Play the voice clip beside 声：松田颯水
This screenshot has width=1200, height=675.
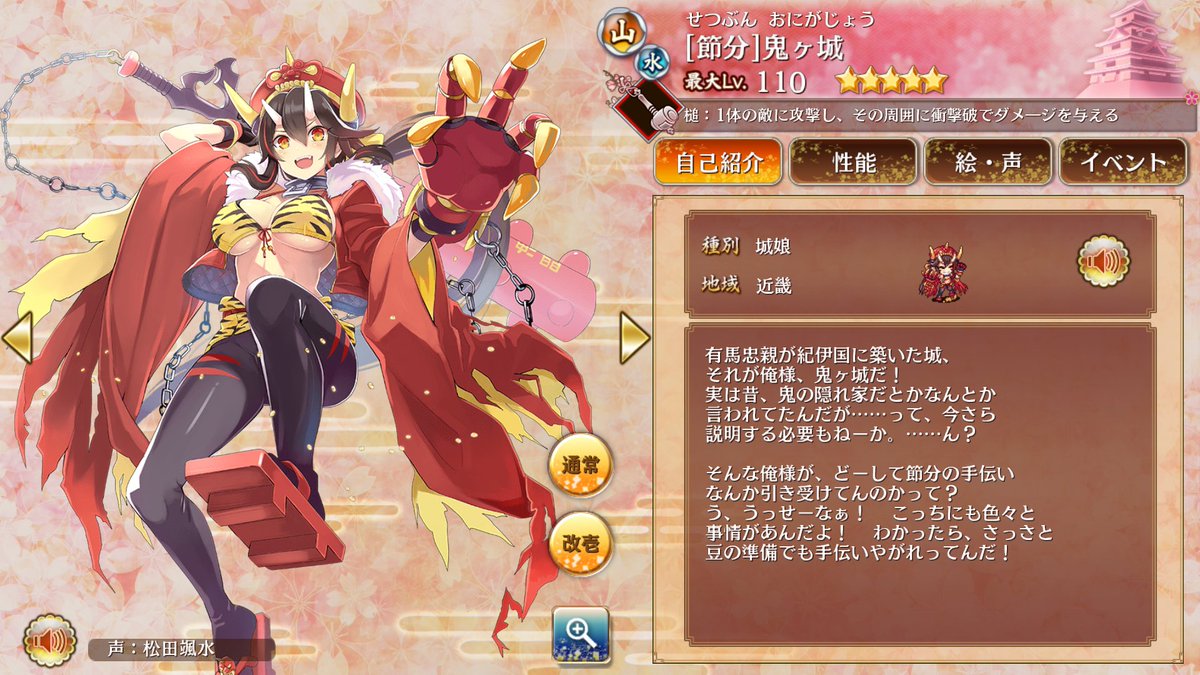(50, 641)
